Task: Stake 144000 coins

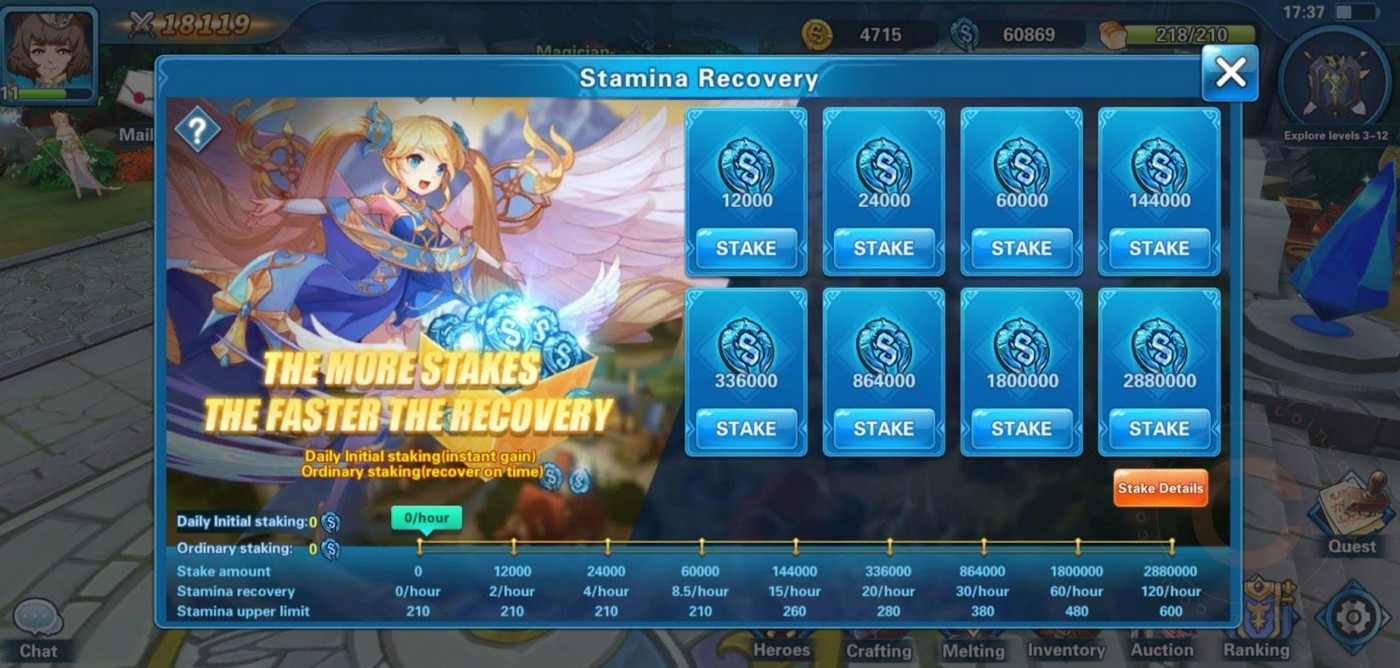Action: pos(1159,248)
